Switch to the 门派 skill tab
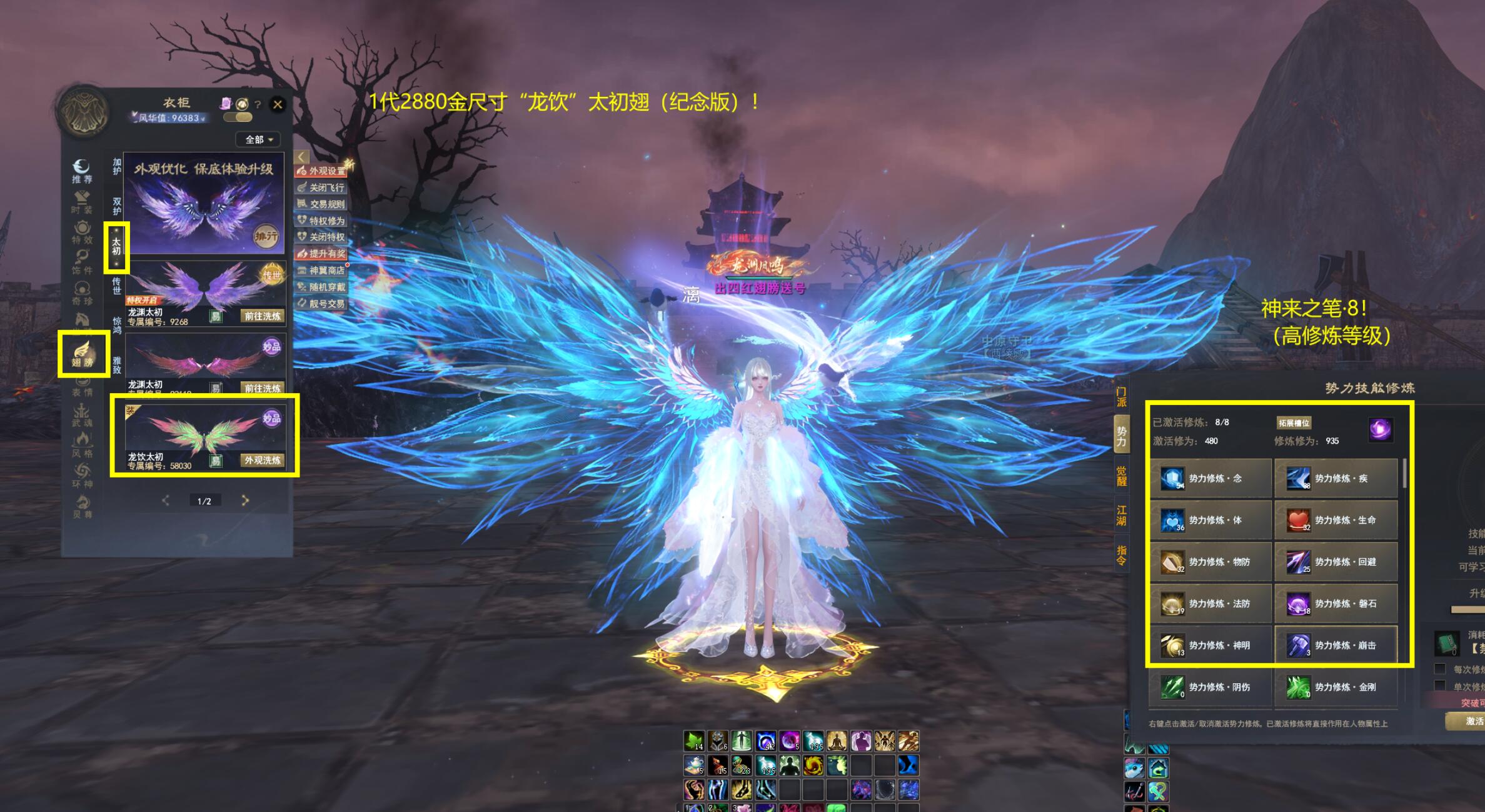1485x812 pixels. coord(1121,396)
